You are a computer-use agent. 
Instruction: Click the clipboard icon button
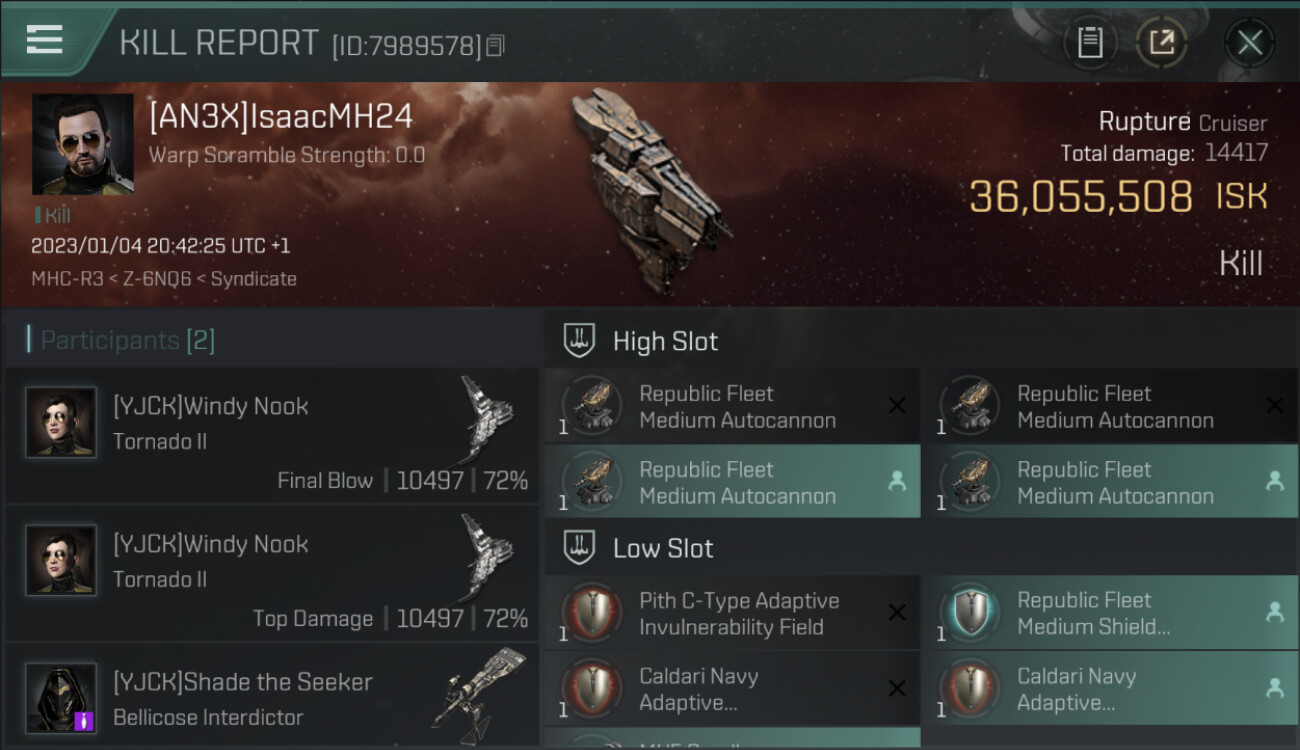1090,43
